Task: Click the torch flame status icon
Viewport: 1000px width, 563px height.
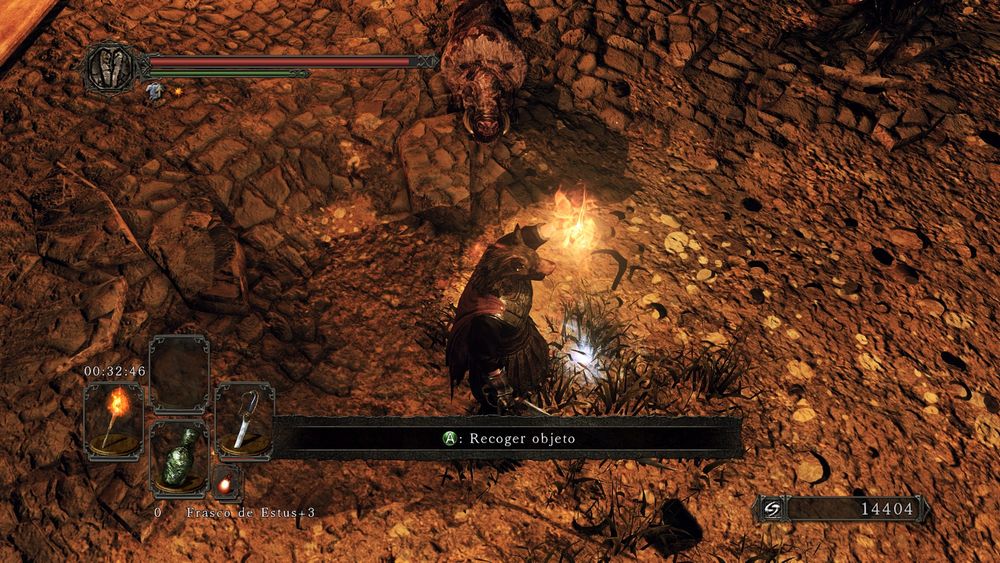Action: (177, 93)
